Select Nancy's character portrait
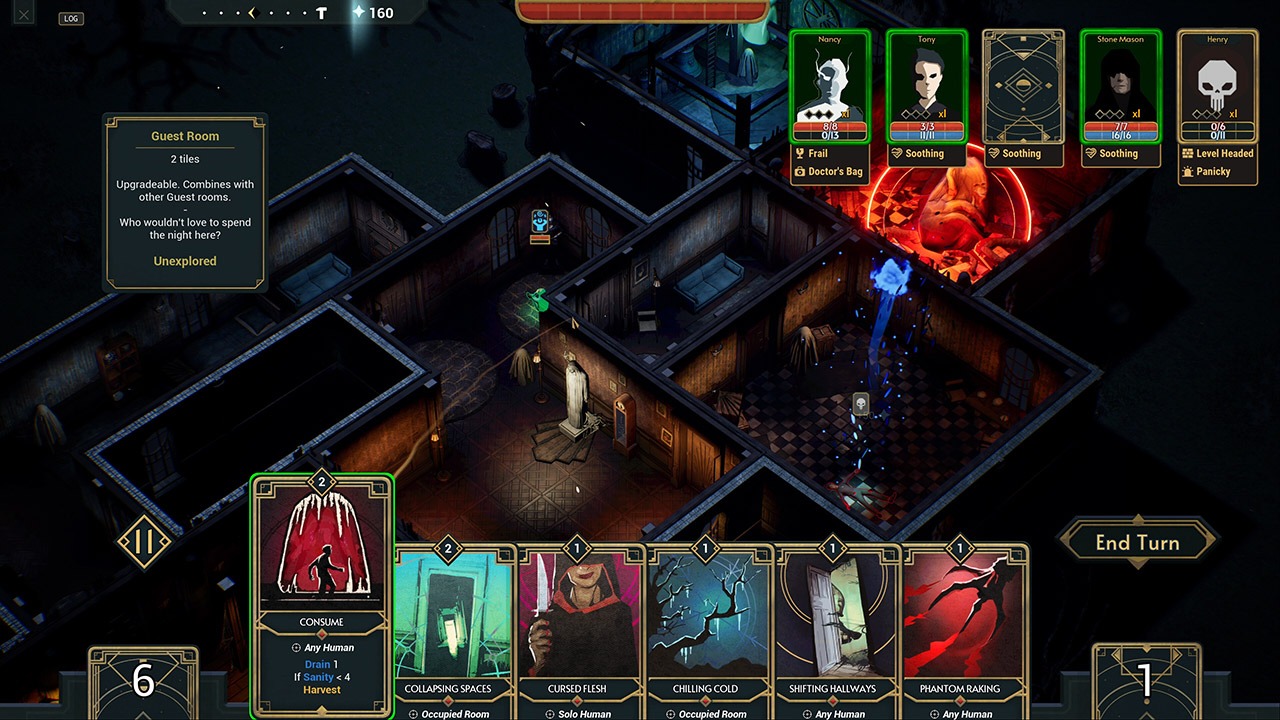 click(829, 87)
